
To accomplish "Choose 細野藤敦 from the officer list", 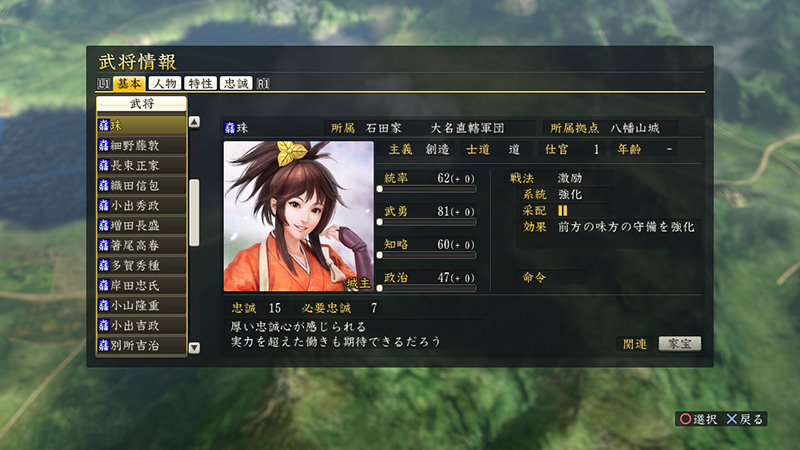I will pyautogui.click(x=141, y=145).
